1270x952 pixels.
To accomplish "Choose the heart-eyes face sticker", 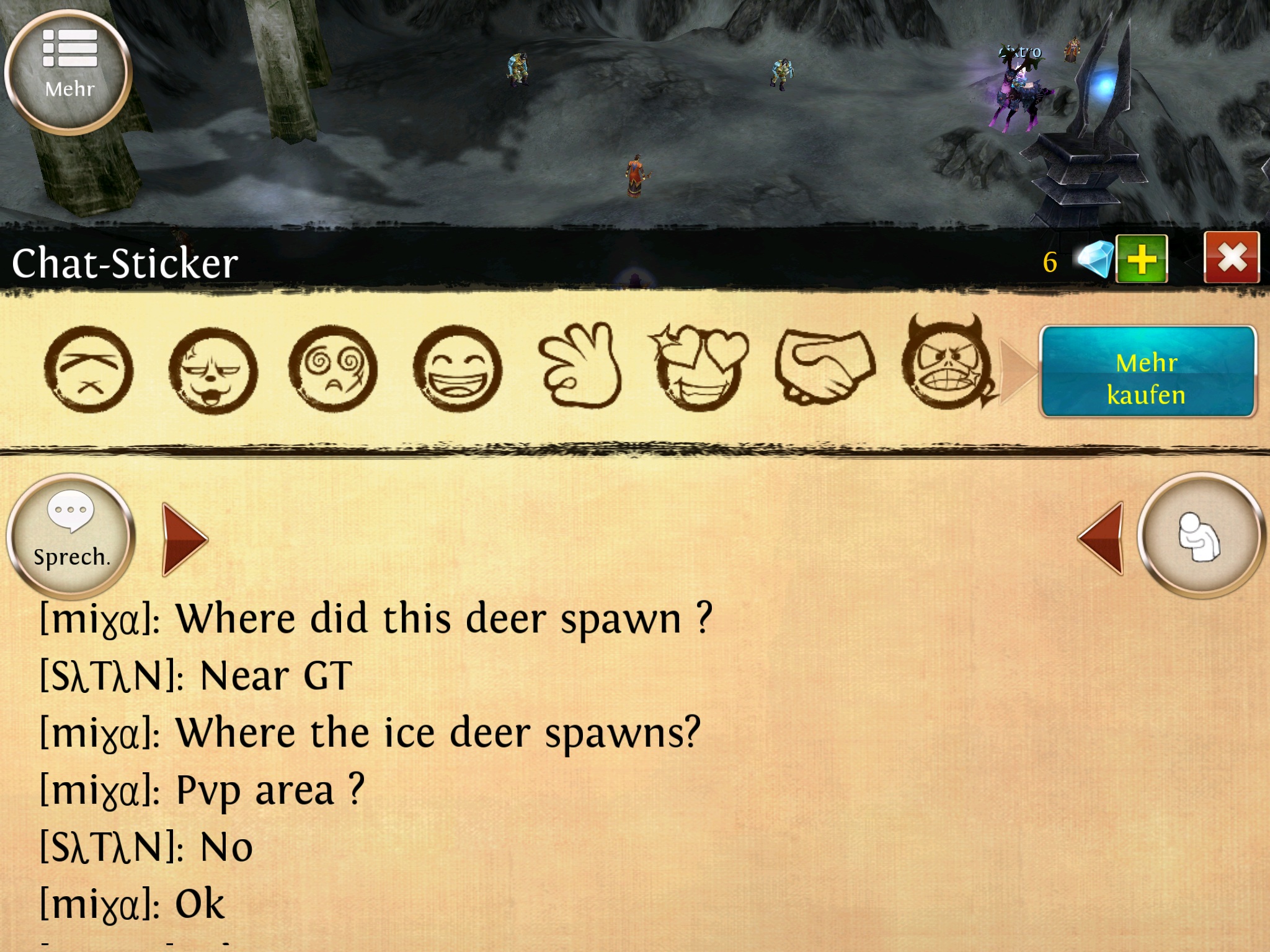I will 699,368.
